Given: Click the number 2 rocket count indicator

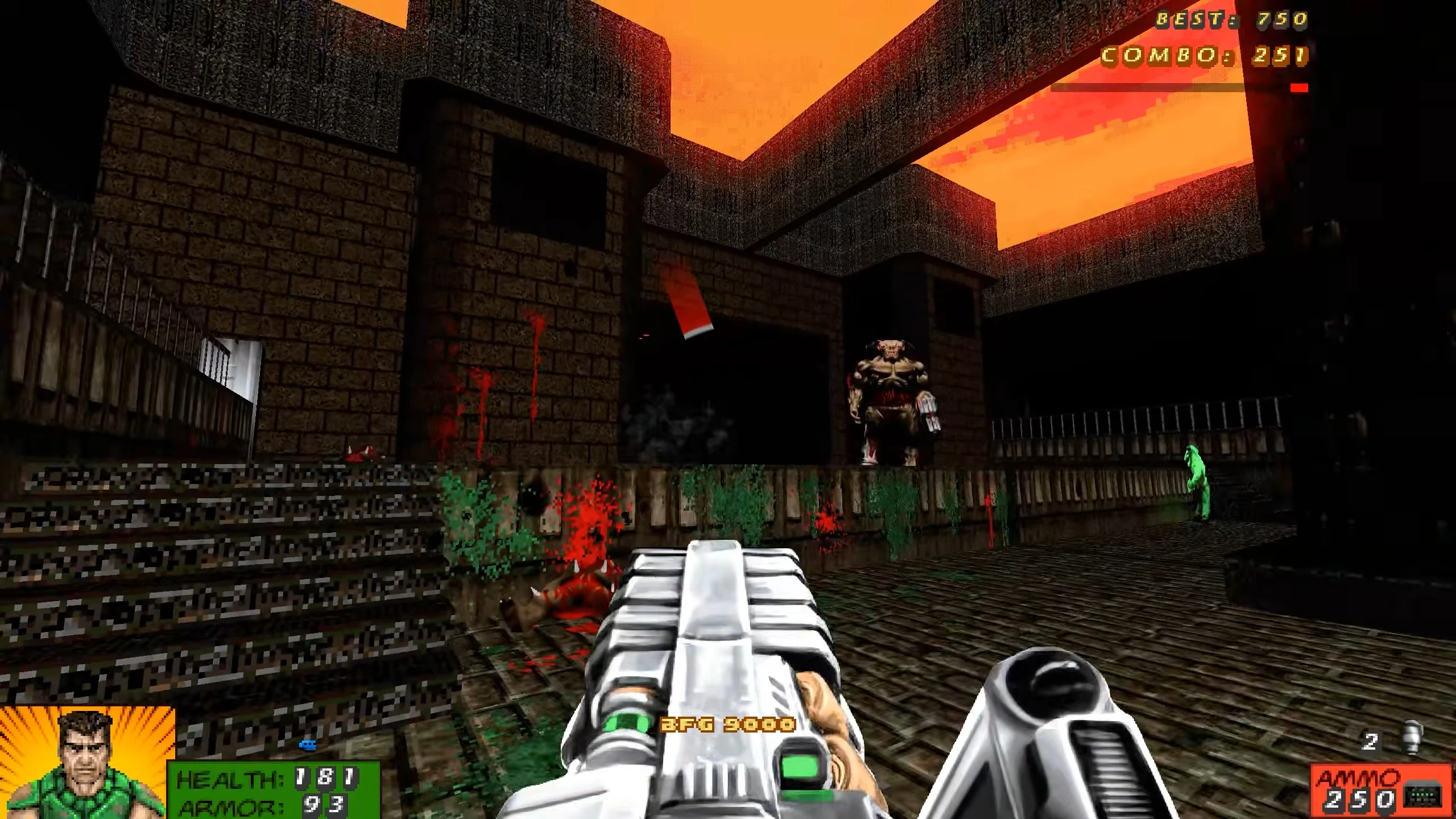Looking at the screenshot, I should tap(1371, 742).
